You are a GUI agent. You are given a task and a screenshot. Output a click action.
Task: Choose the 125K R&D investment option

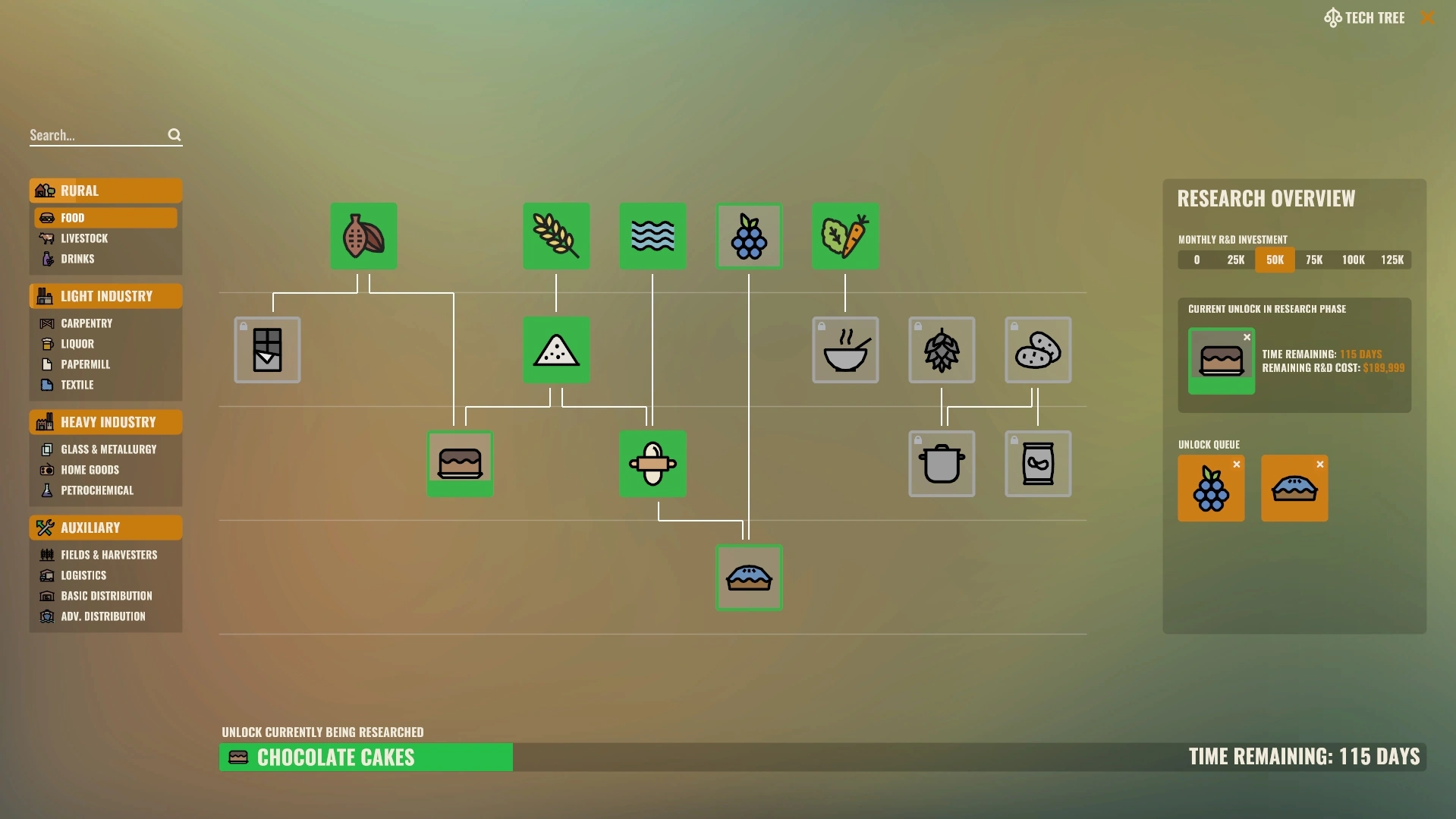pos(1392,260)
